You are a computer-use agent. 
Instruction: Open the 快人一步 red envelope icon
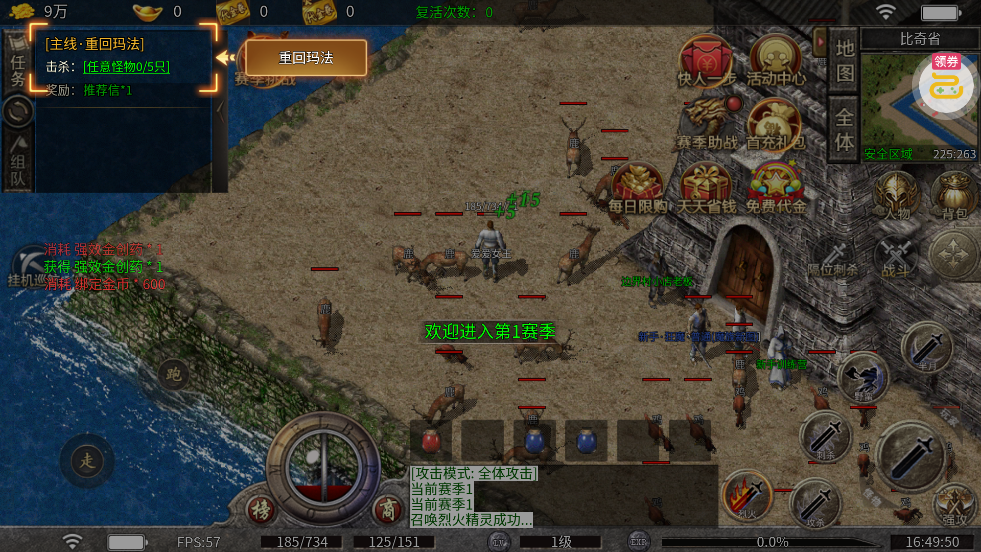click(x=706, y=60)
